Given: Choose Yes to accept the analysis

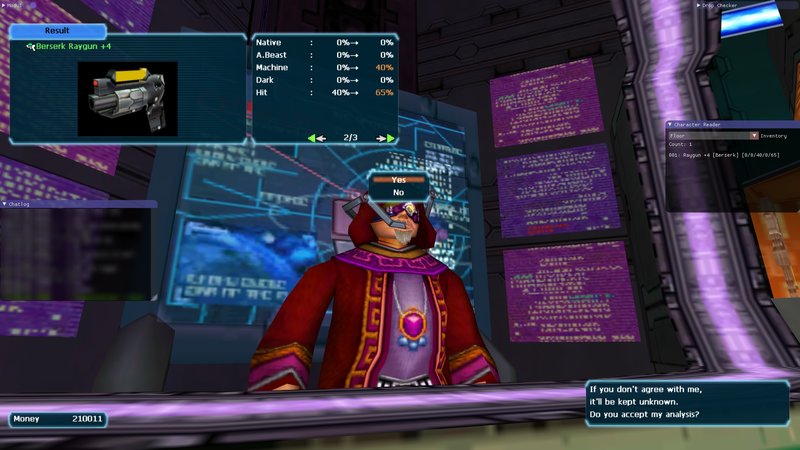Looking at the screenshot, I should pos(398,179).
